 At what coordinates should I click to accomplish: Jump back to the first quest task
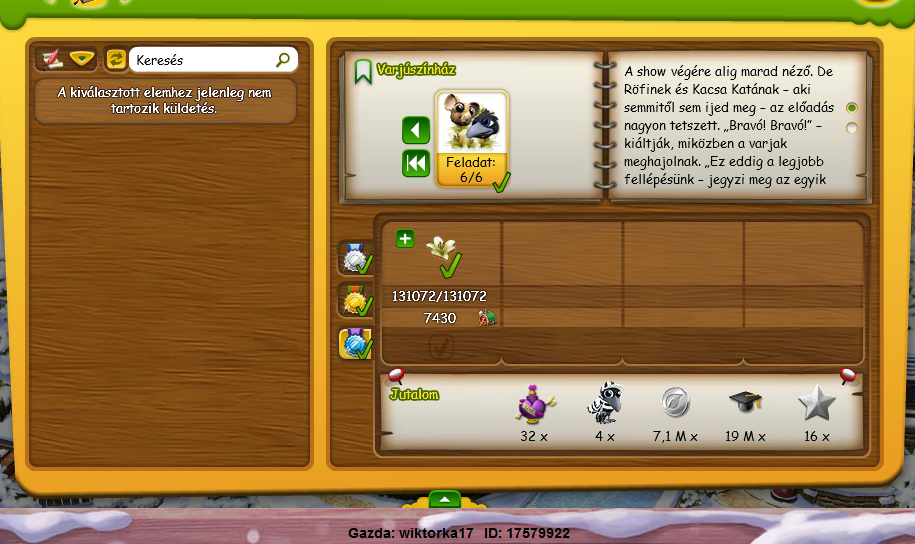click(416, 163)
